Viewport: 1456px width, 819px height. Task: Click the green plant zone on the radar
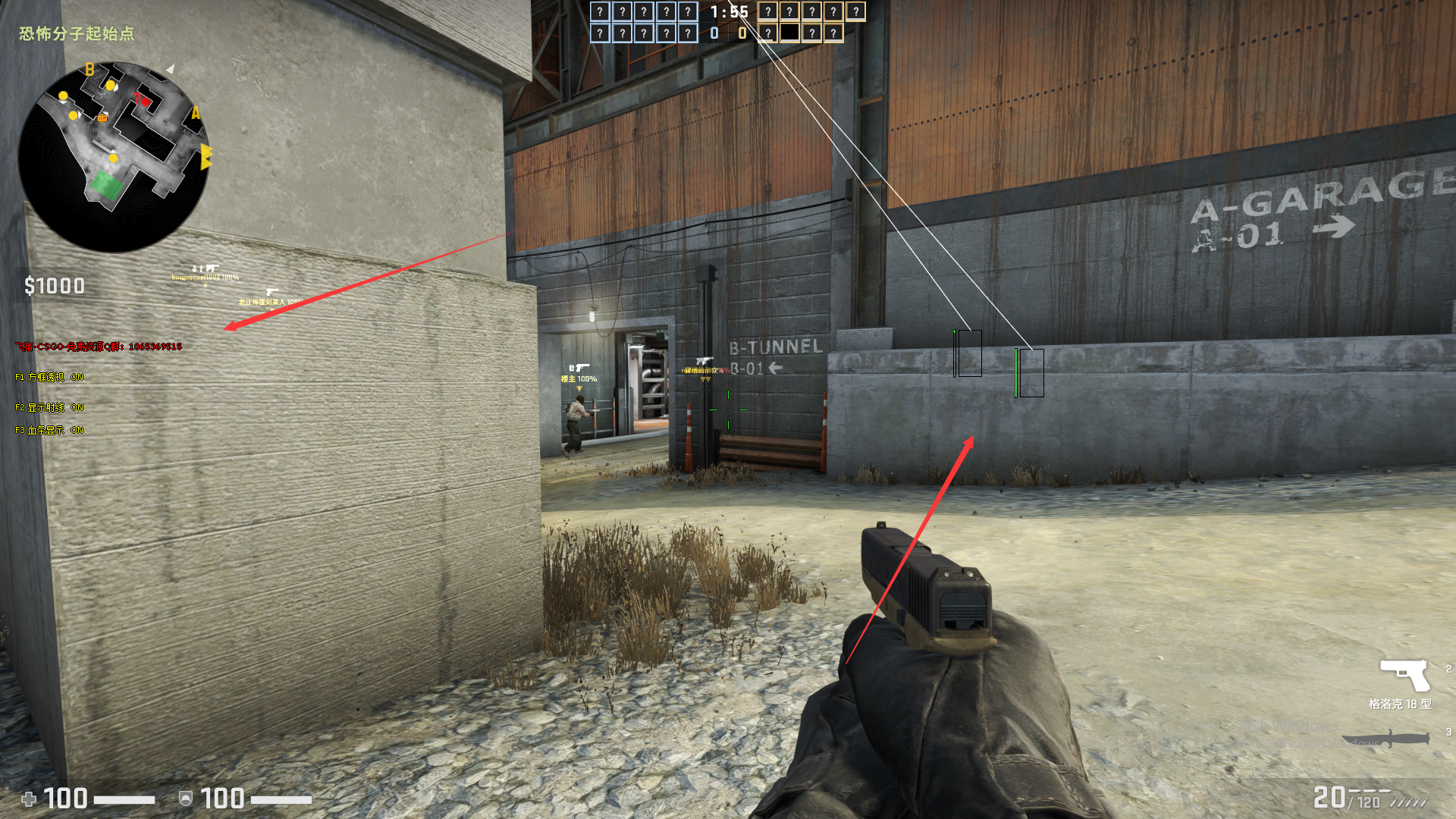point(107,184)
